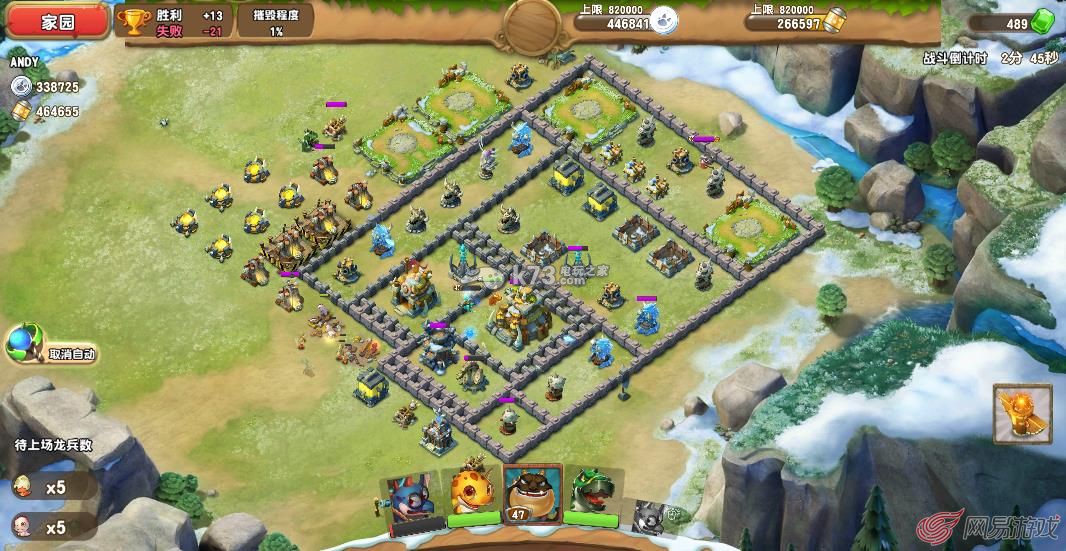This screenshot has height=551, width=1066.
Task: Tap the green gem currency icon
Action: point(1041,24)
